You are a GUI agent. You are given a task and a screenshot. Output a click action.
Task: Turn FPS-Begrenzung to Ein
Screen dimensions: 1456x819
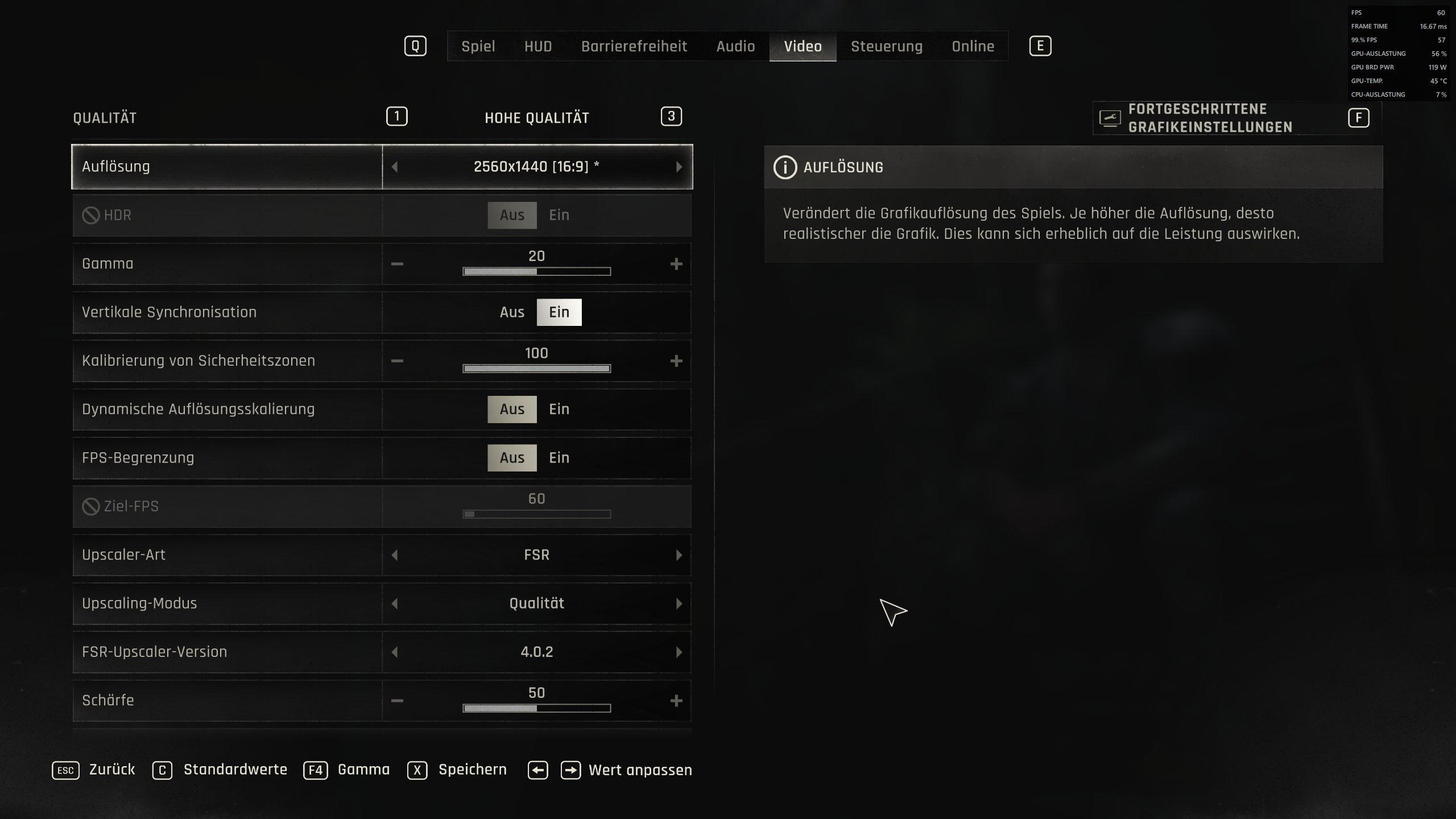click(559, 457)
